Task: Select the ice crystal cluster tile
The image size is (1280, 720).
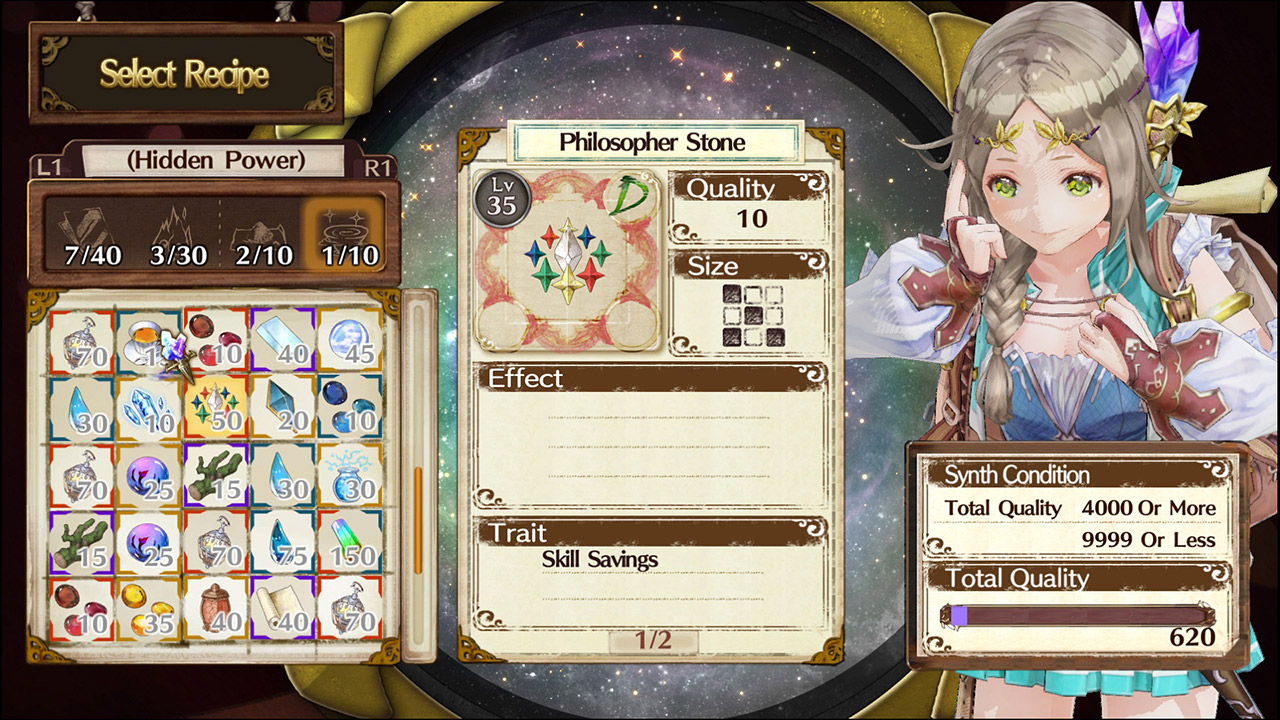Action: pyautogui.click(x=148, y=408)
